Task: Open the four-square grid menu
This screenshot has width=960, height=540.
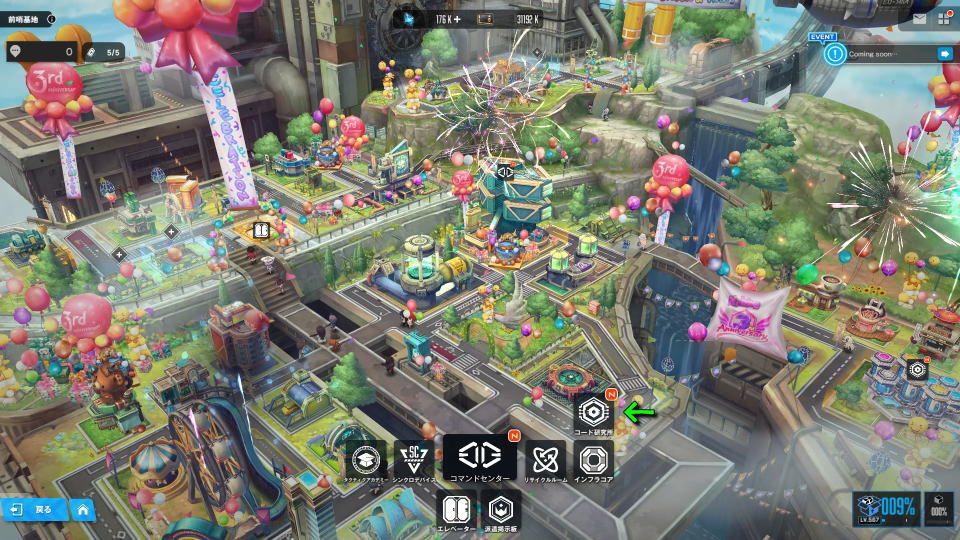Action: (944, 18)
